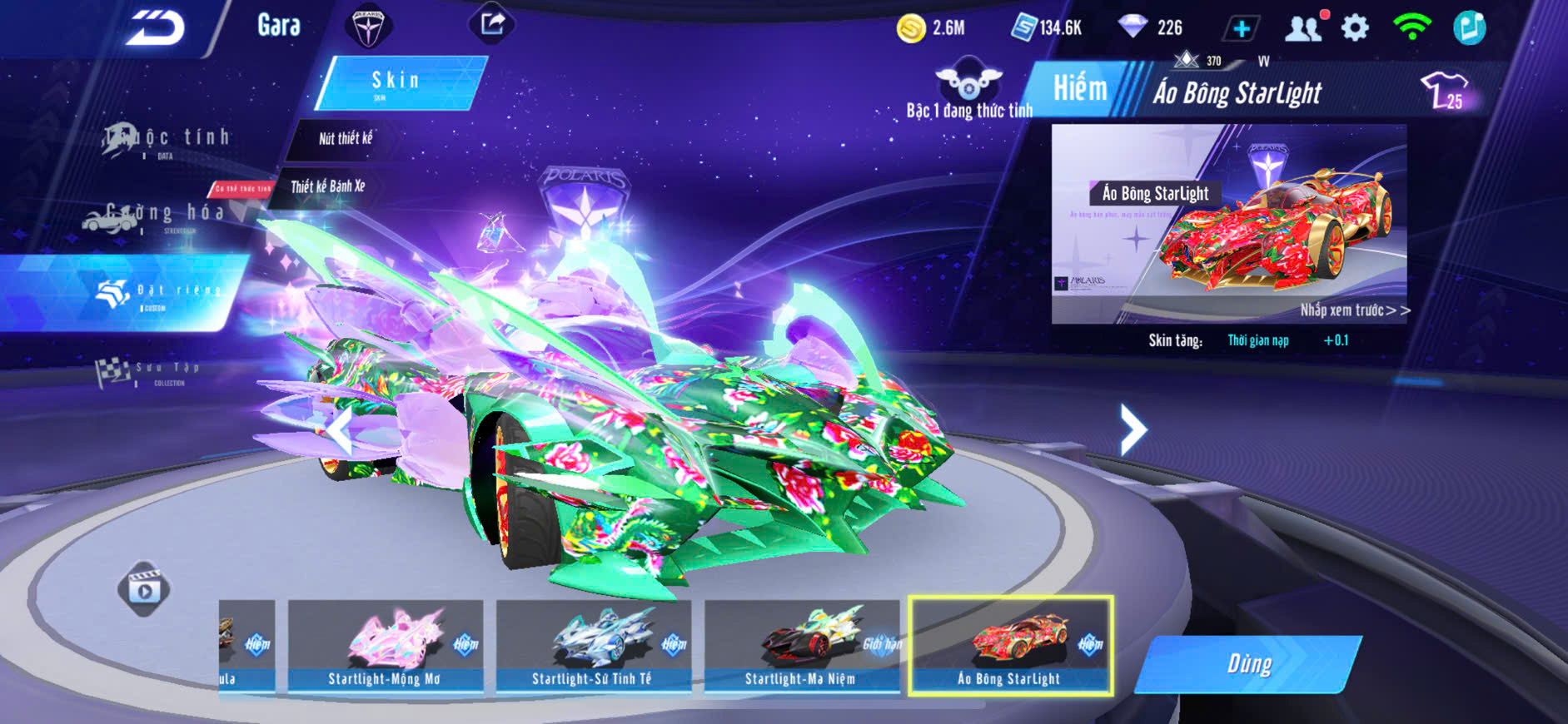The width and height of the screenshot is (1568, 724).
Task: Show the previous car with left arrow
Action: pos(339,431)
